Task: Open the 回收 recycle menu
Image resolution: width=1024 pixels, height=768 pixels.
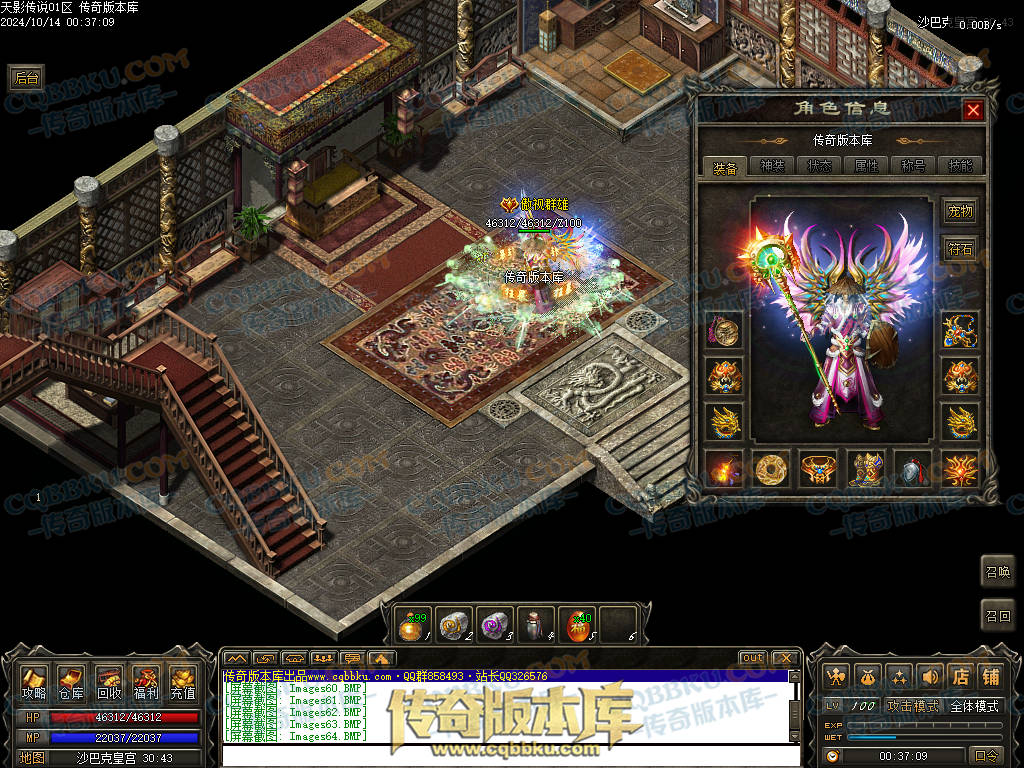Action: pyautogui.click(x=108, y=682)
